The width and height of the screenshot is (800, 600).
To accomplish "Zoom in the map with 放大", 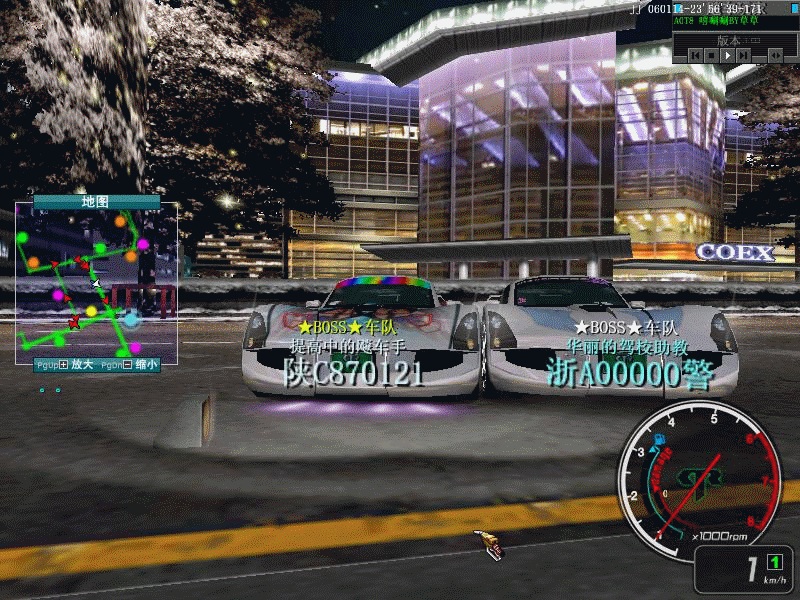I will pyautogui.click(x=81, y=365).
